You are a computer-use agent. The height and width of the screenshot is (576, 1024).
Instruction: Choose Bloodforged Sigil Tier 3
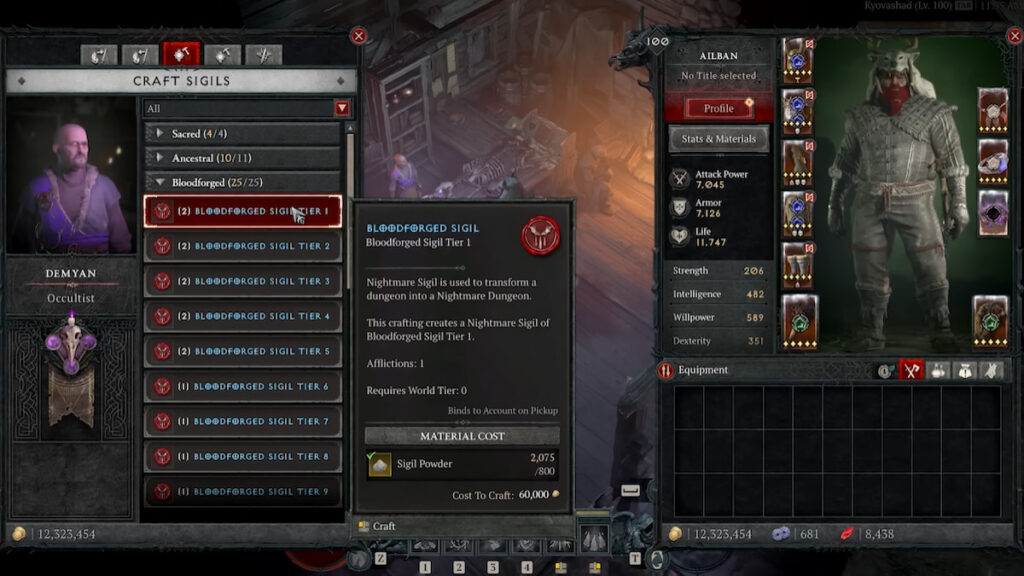(243, 281)
